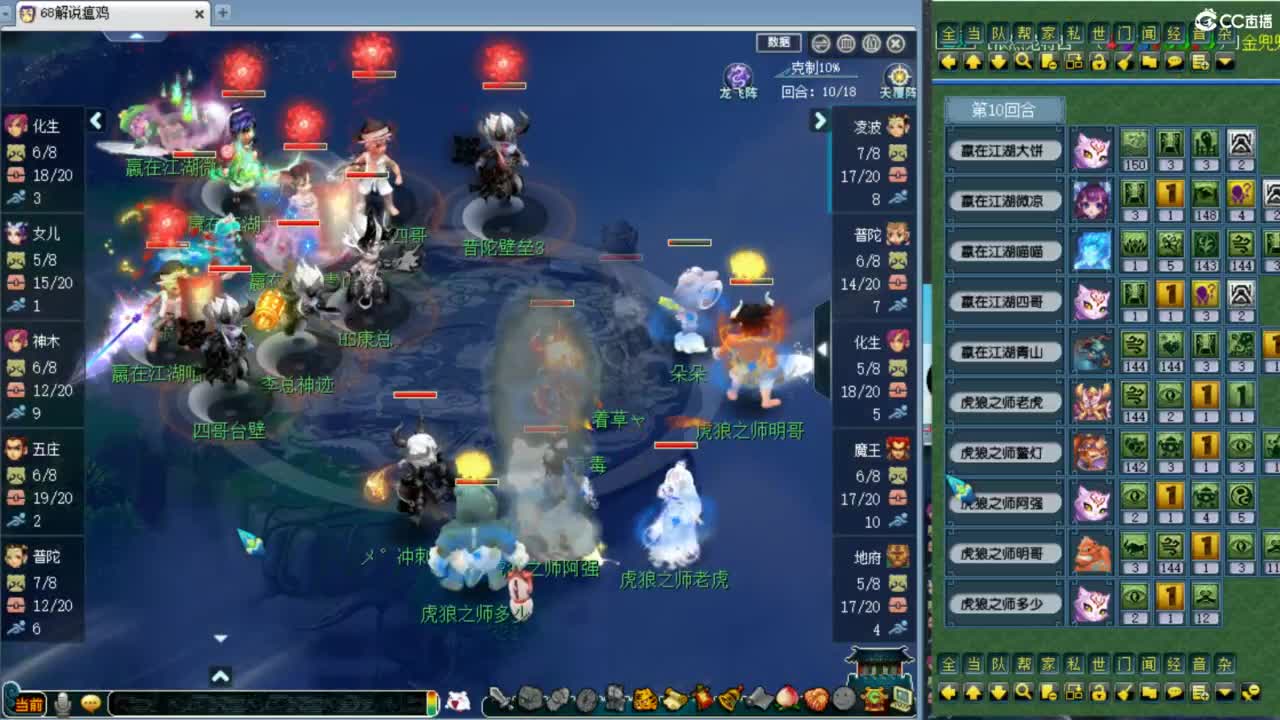Click the circular info icon near the battle controls
Image resolution: width=1280 pixels, height=720 pixels.
click(x=820, y=44)
